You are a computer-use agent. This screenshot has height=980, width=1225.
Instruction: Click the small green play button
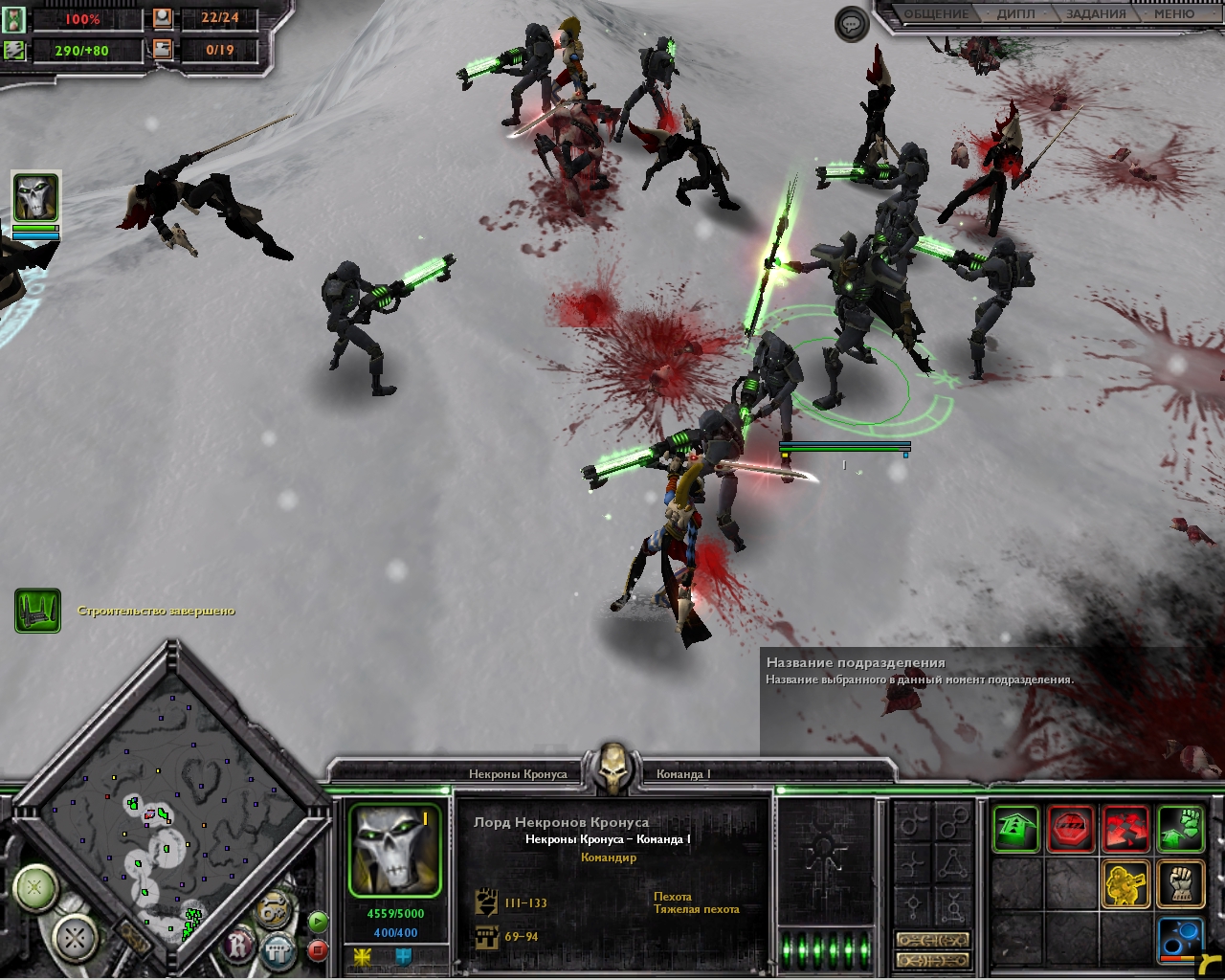[318, 923]
